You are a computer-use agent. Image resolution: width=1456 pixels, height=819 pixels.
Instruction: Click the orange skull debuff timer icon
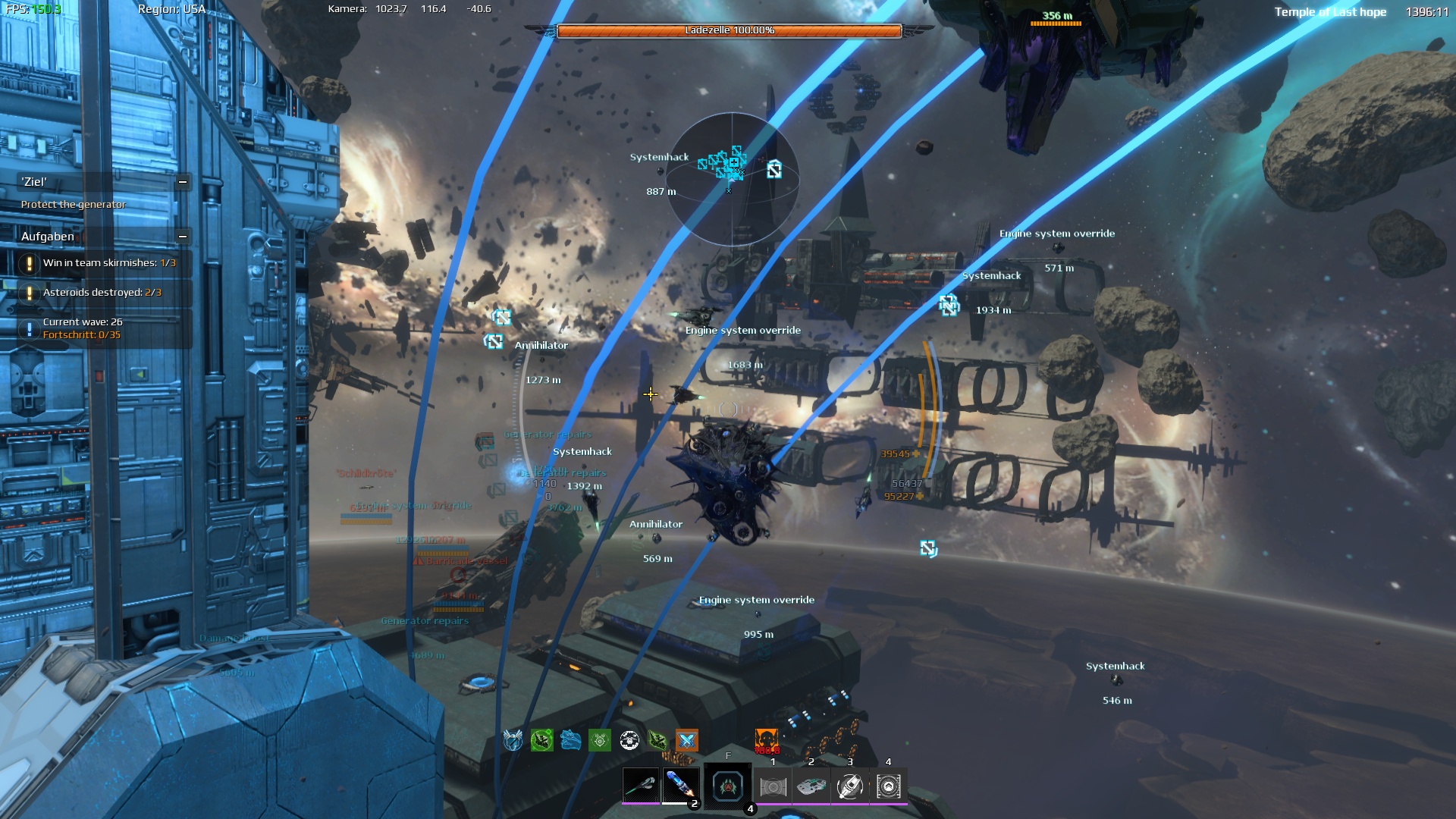point(767,741)
